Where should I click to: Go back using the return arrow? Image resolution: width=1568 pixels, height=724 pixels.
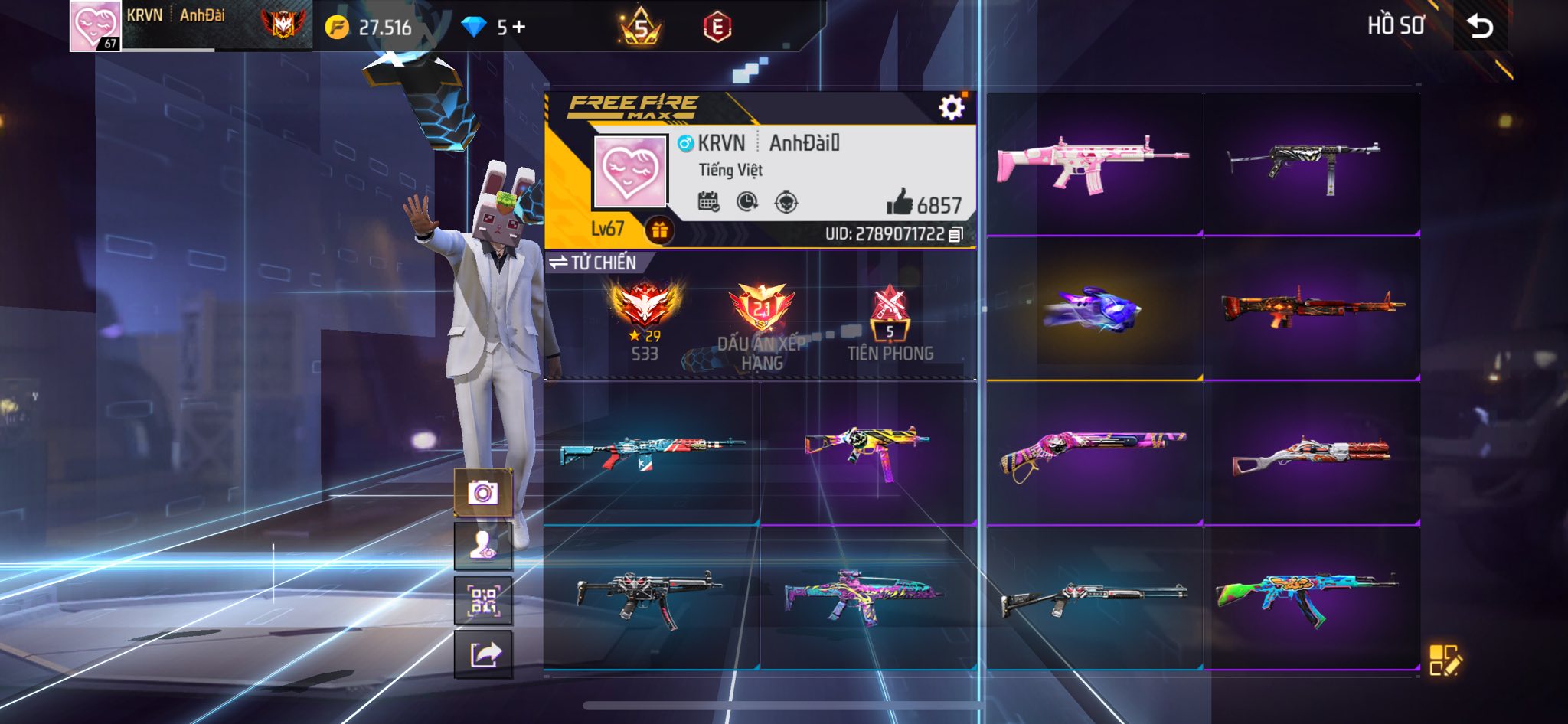1480,27
